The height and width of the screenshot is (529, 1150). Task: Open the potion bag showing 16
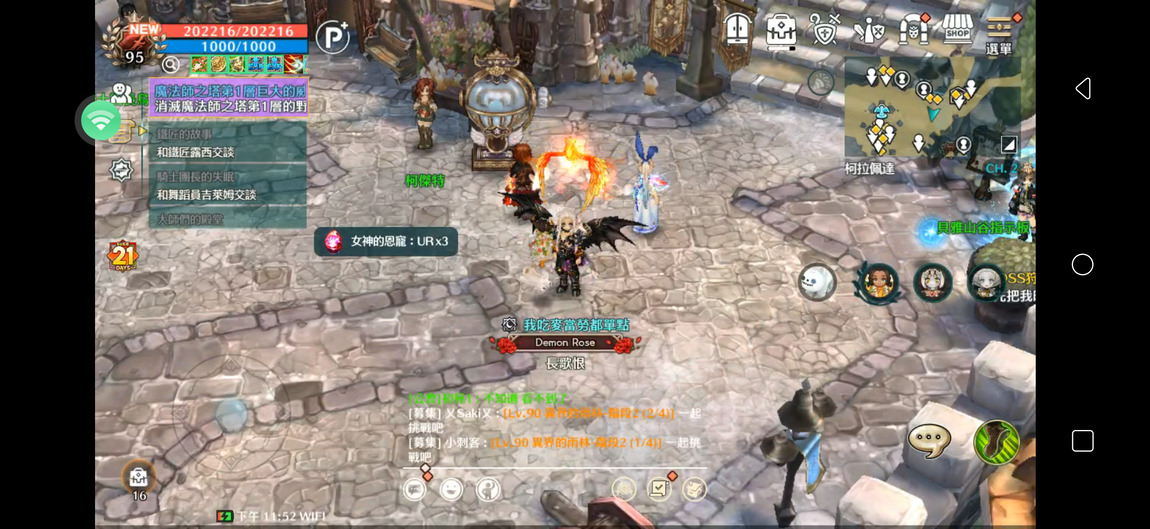(x=139, y=479)
